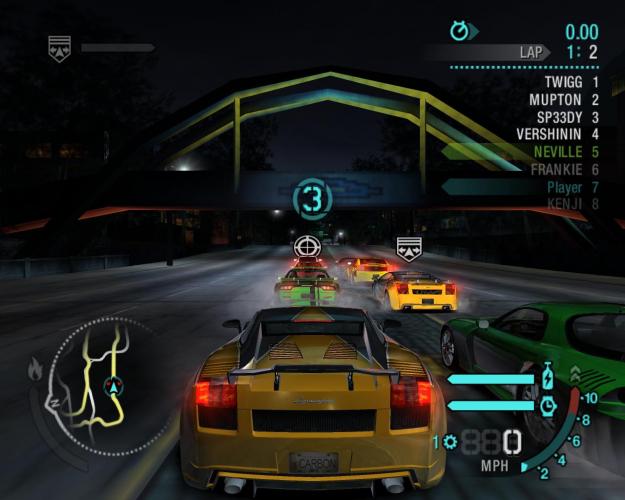Click the stopwatch timer icon

click(x=460, y=31)
